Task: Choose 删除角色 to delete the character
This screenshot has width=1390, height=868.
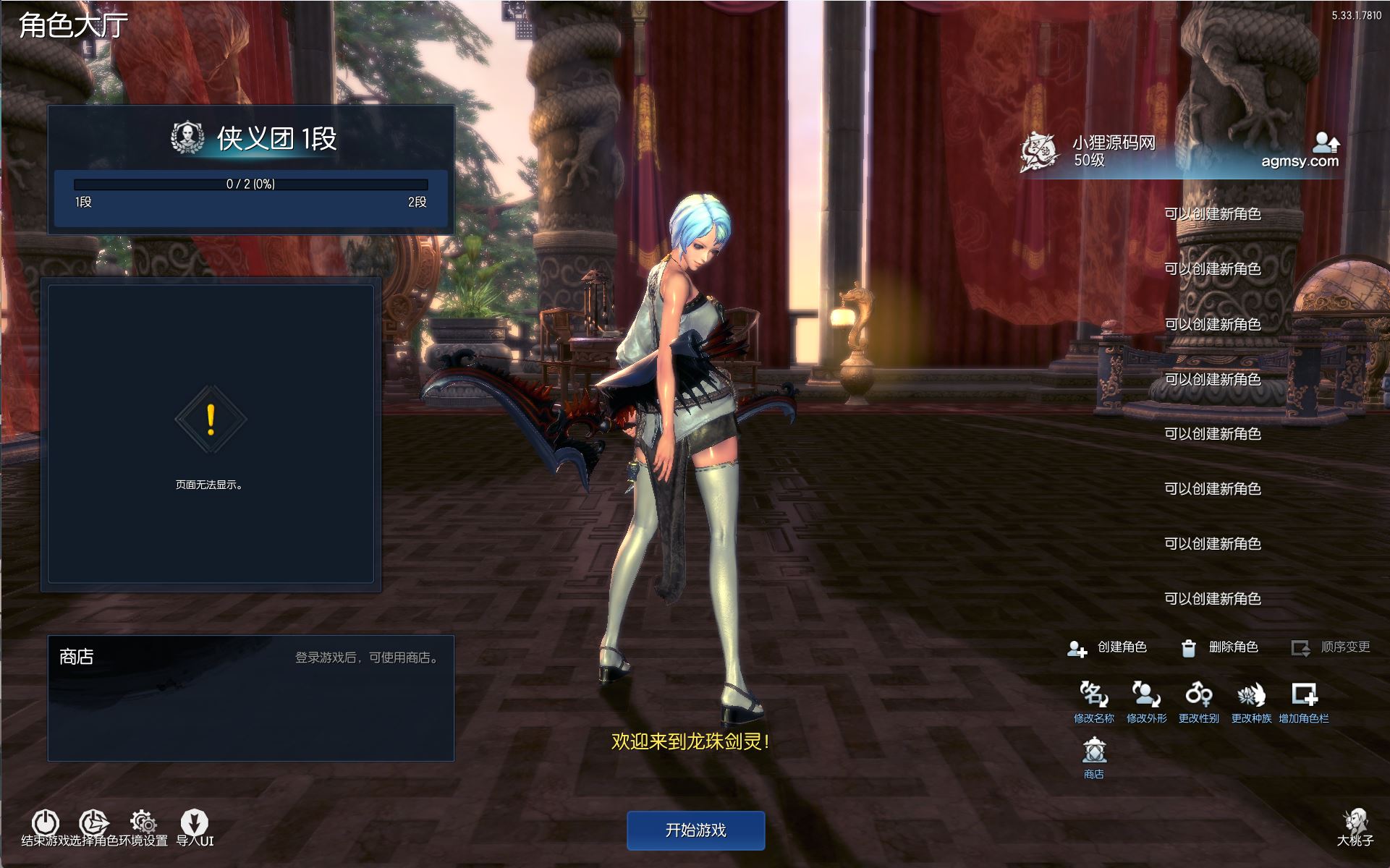Action: pos(1220,647)
